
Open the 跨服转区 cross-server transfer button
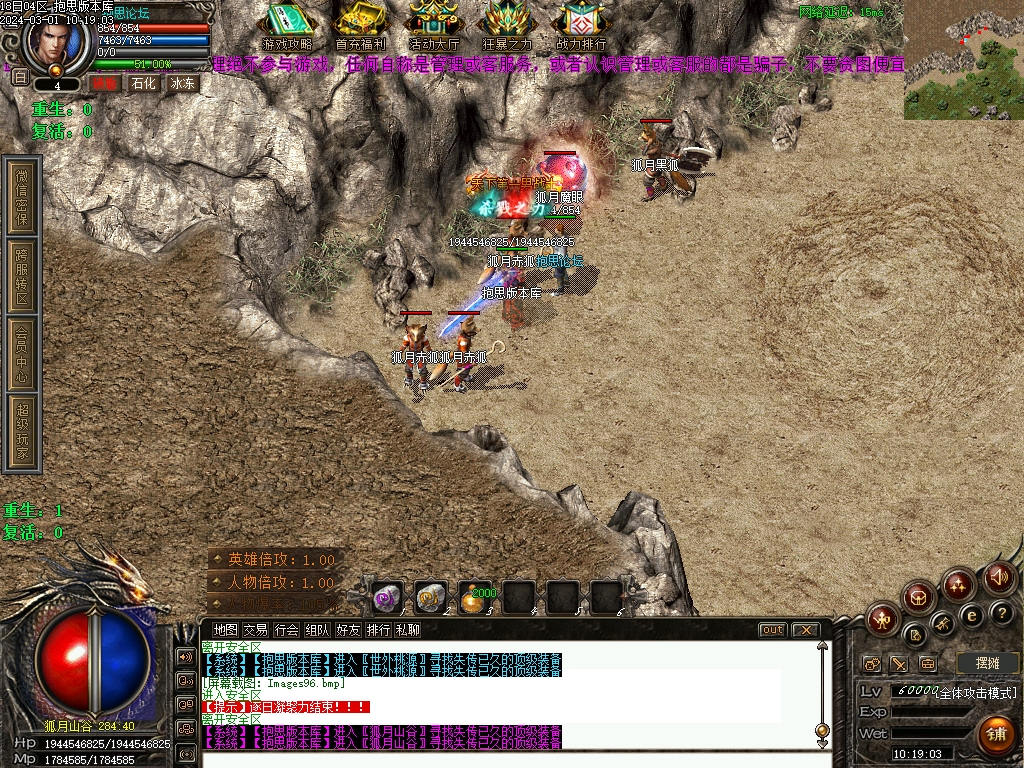pos(22,276)
